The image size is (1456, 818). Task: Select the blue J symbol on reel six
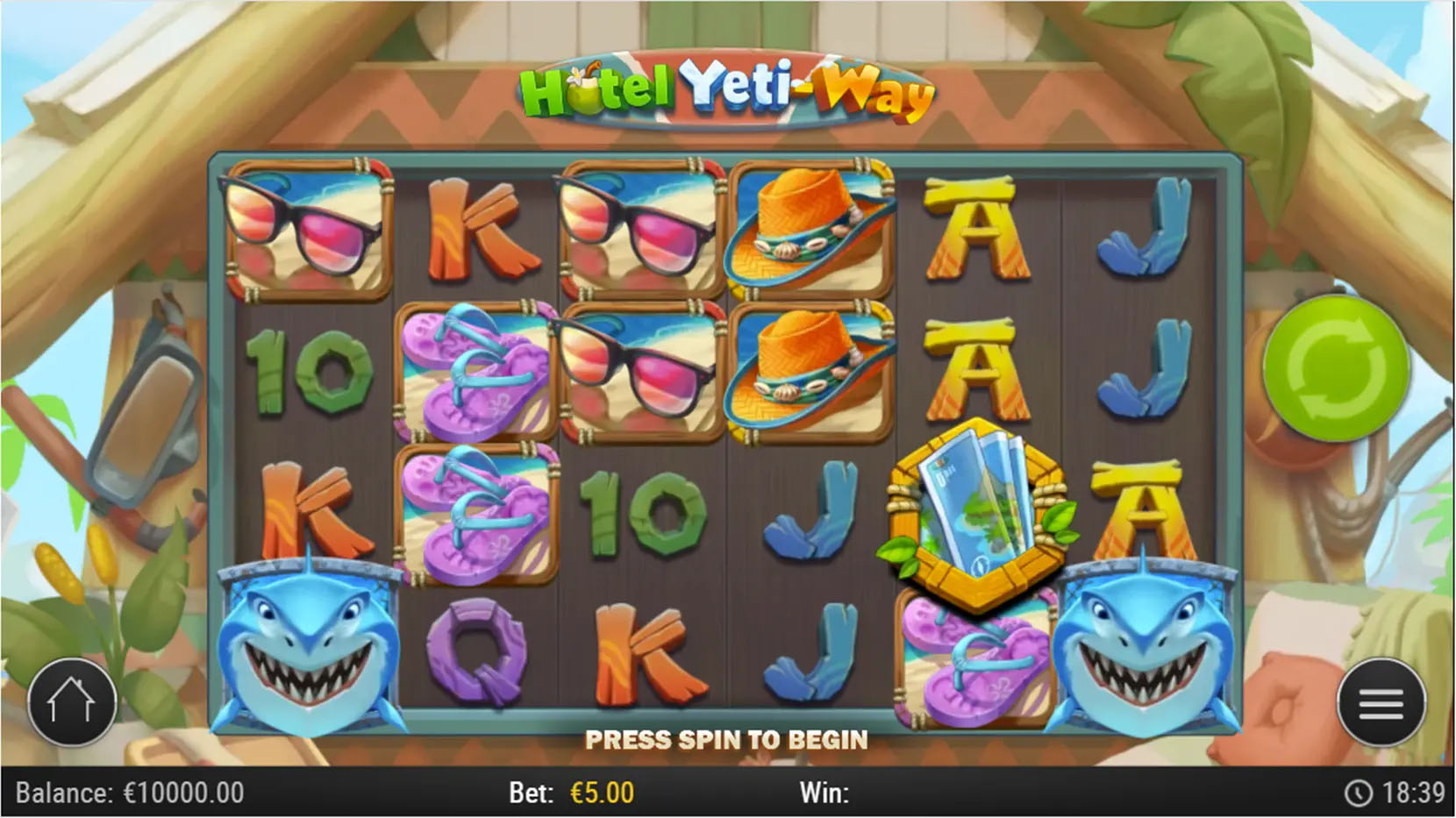coord(1145,224)
